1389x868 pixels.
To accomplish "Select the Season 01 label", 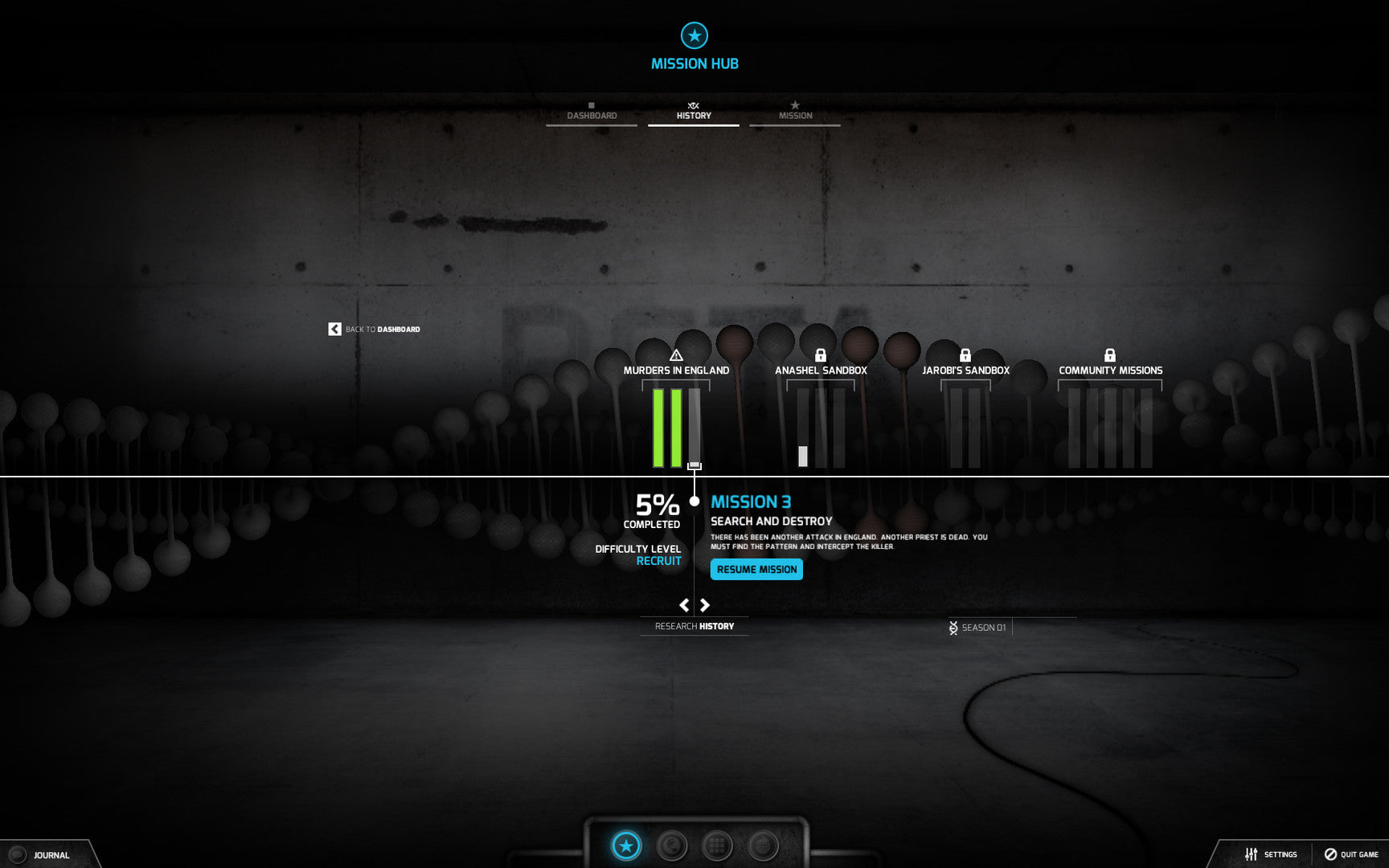I will [982, 628].
